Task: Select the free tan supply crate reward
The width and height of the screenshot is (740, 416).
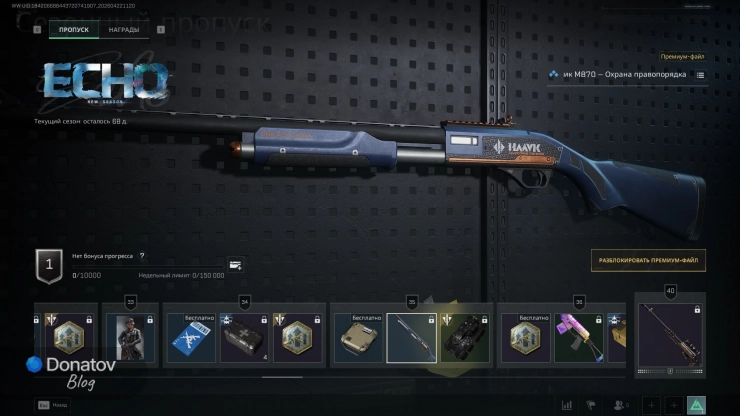Action: point(357,339)
